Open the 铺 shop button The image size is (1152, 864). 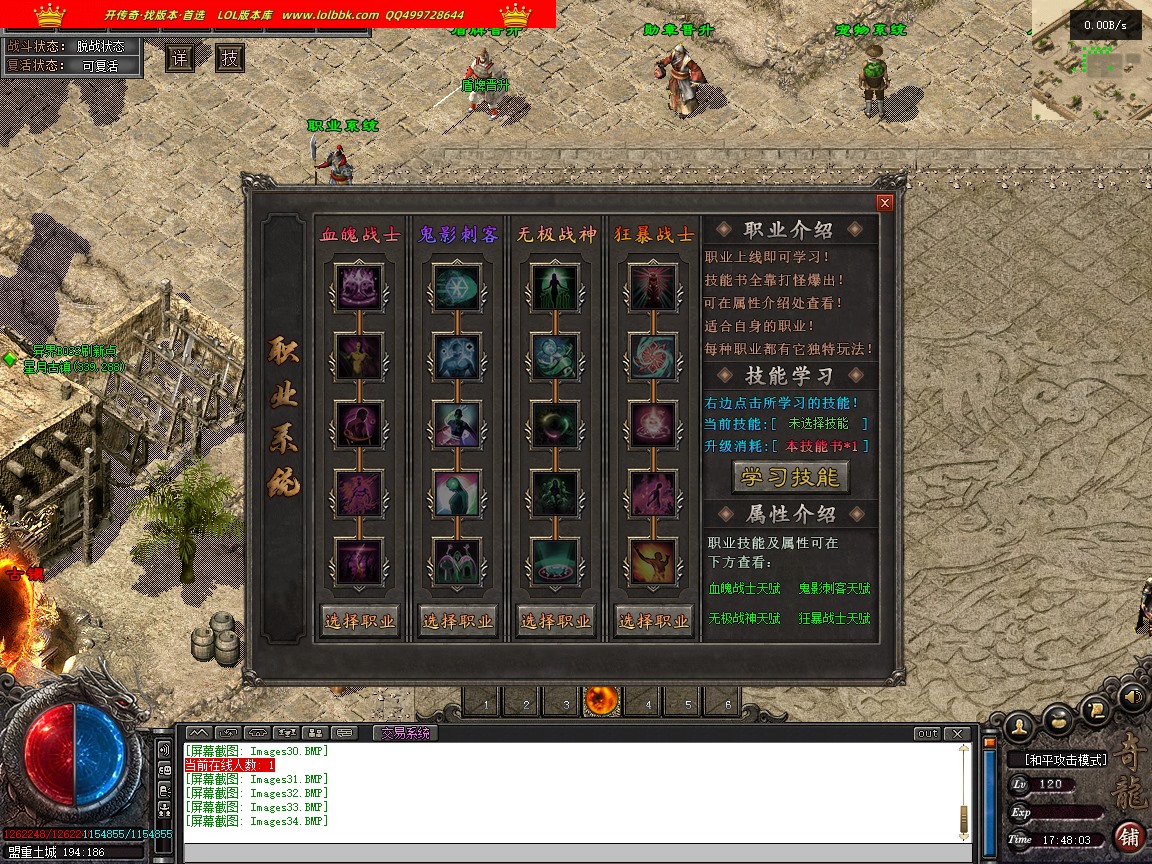point(1129,835)
